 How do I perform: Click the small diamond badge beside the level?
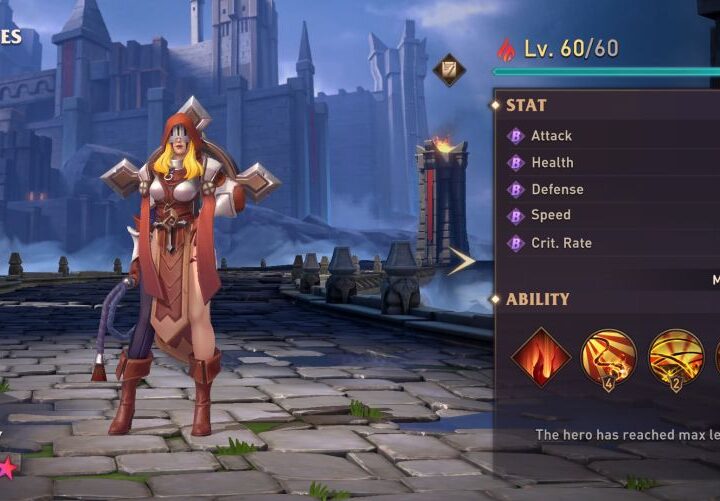(449, 69)
